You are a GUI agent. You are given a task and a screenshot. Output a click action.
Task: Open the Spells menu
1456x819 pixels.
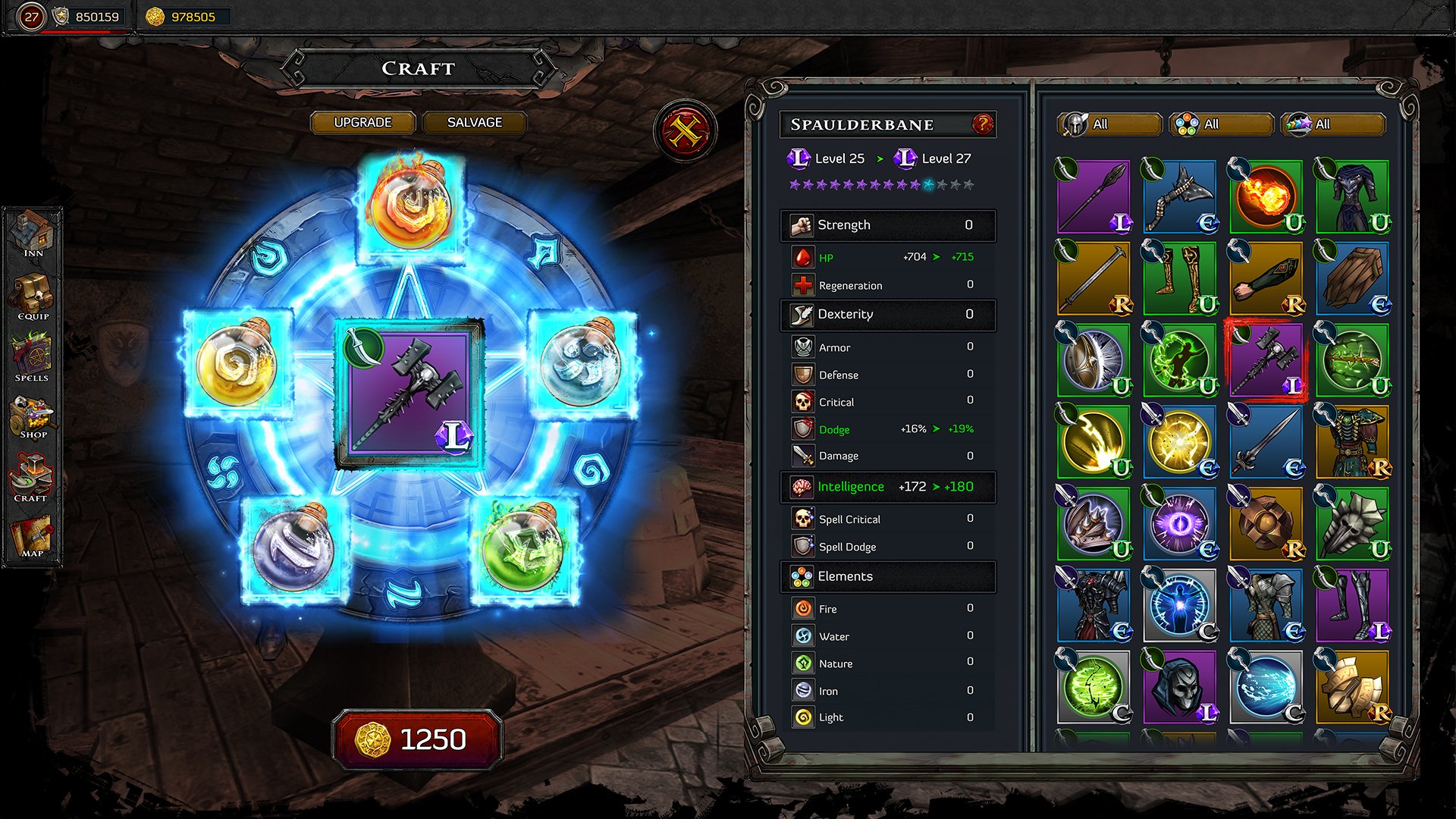click(32, 358)
